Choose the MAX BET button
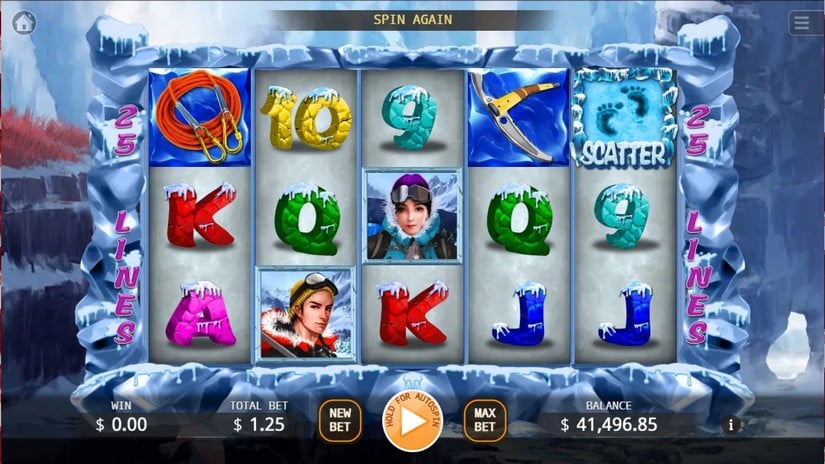 coord(484,420)
